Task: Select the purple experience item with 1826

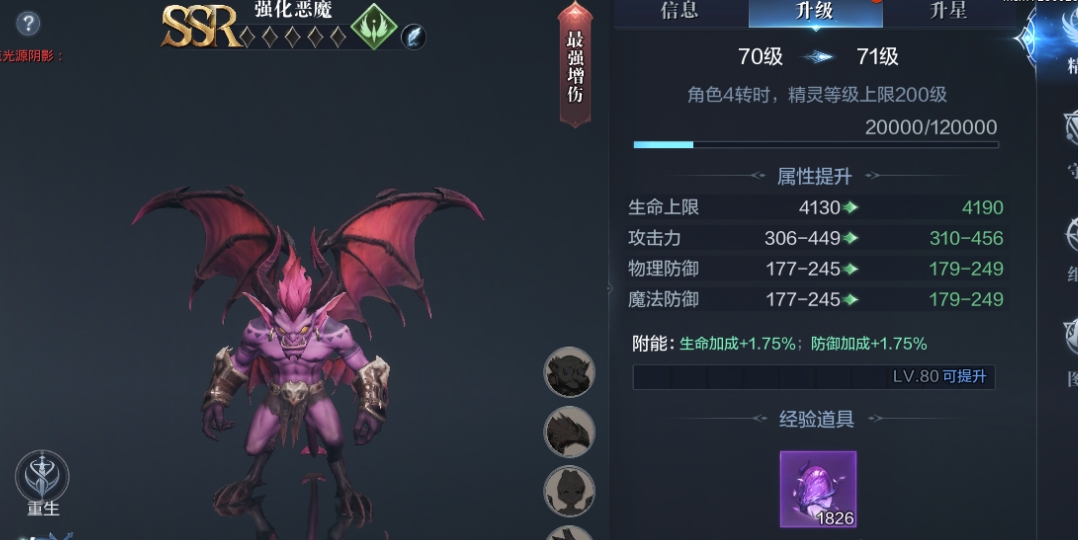Action: pyautogui.click(x=818, y=489)
